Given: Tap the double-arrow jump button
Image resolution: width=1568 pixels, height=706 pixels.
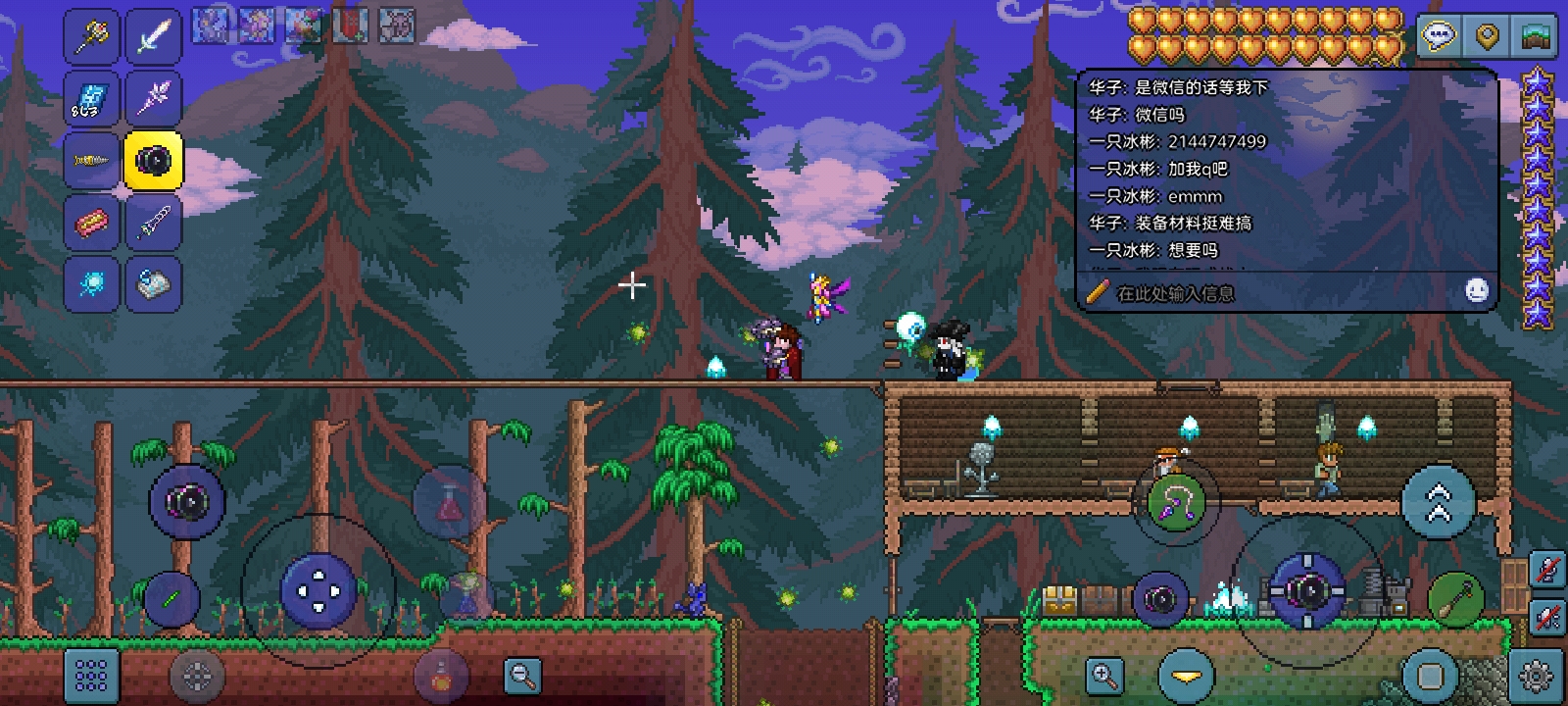Looking at the screenshot, I should (1438, 502).
